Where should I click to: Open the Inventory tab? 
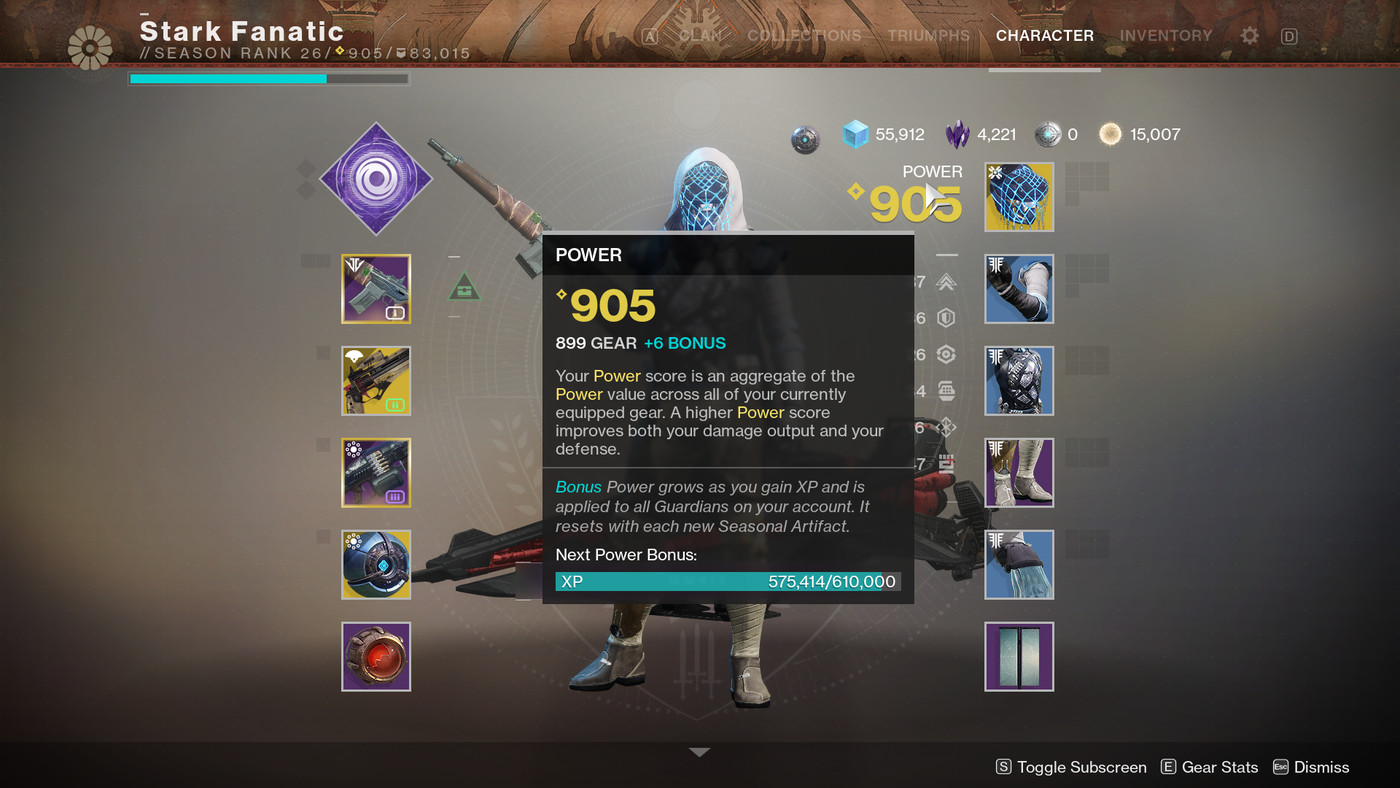(1165, 36)
